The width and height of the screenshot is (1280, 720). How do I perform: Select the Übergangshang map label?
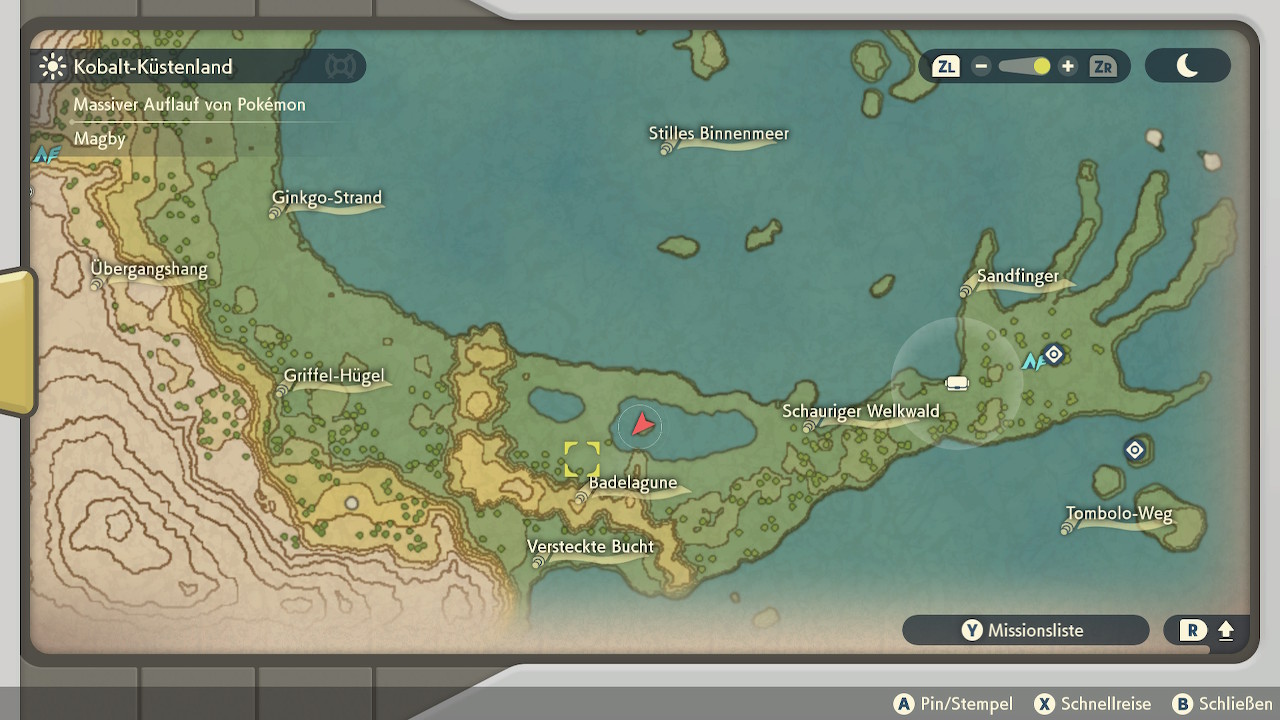point(149,269)
